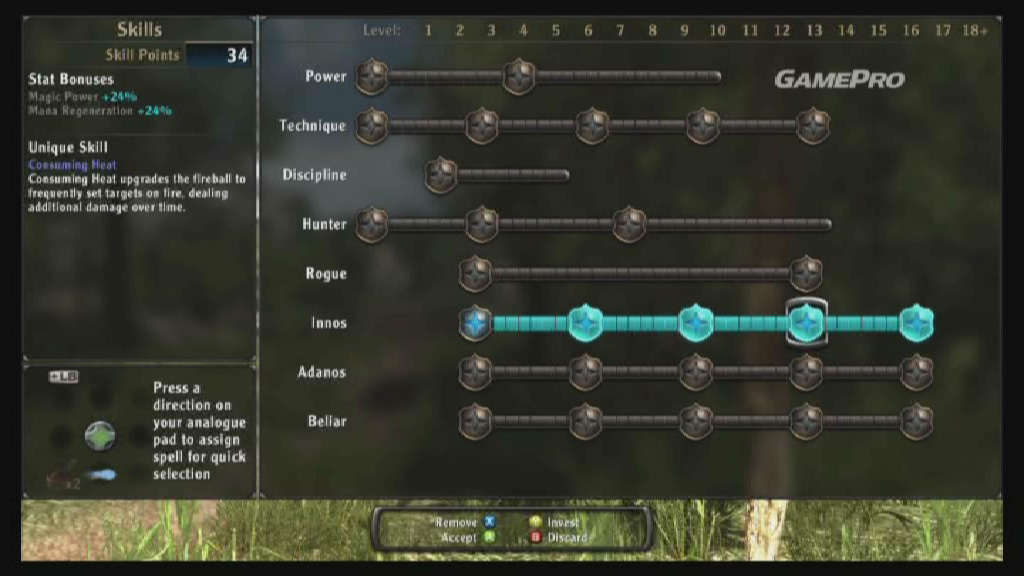The width and height of the screenshot is (1024, 576).
Task: Choose the Beliar skill node at level 9
Action: click(x=696, y=421)
